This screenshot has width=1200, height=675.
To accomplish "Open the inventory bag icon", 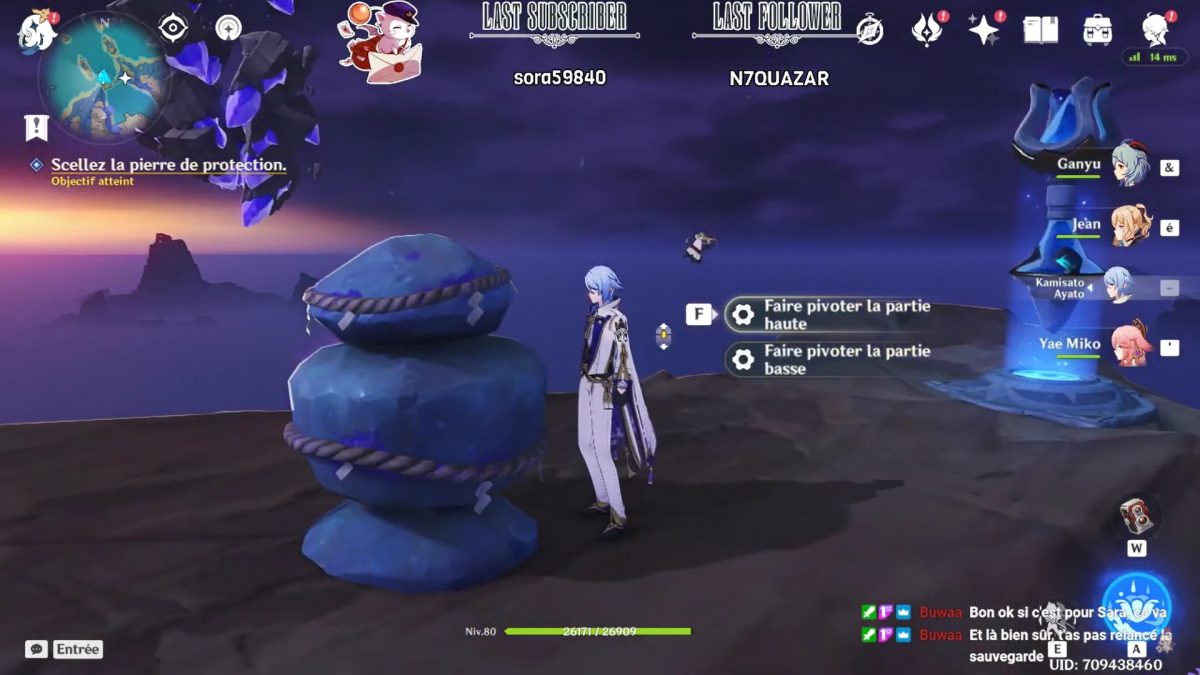I will click(x=1098, y=30).
